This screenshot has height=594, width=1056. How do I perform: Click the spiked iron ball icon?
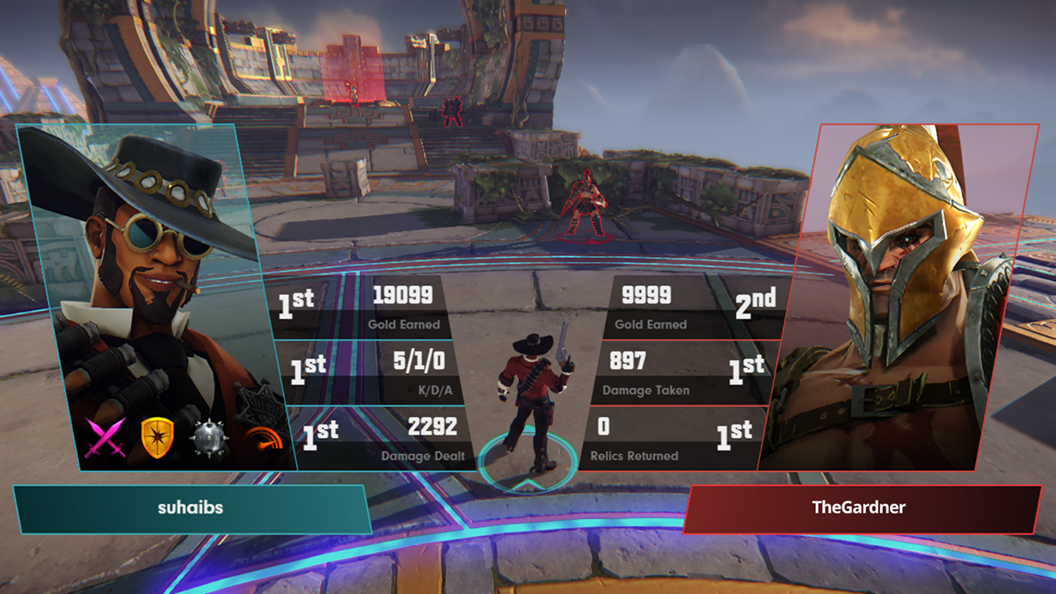pyautogui.click(x=210, y=439)
